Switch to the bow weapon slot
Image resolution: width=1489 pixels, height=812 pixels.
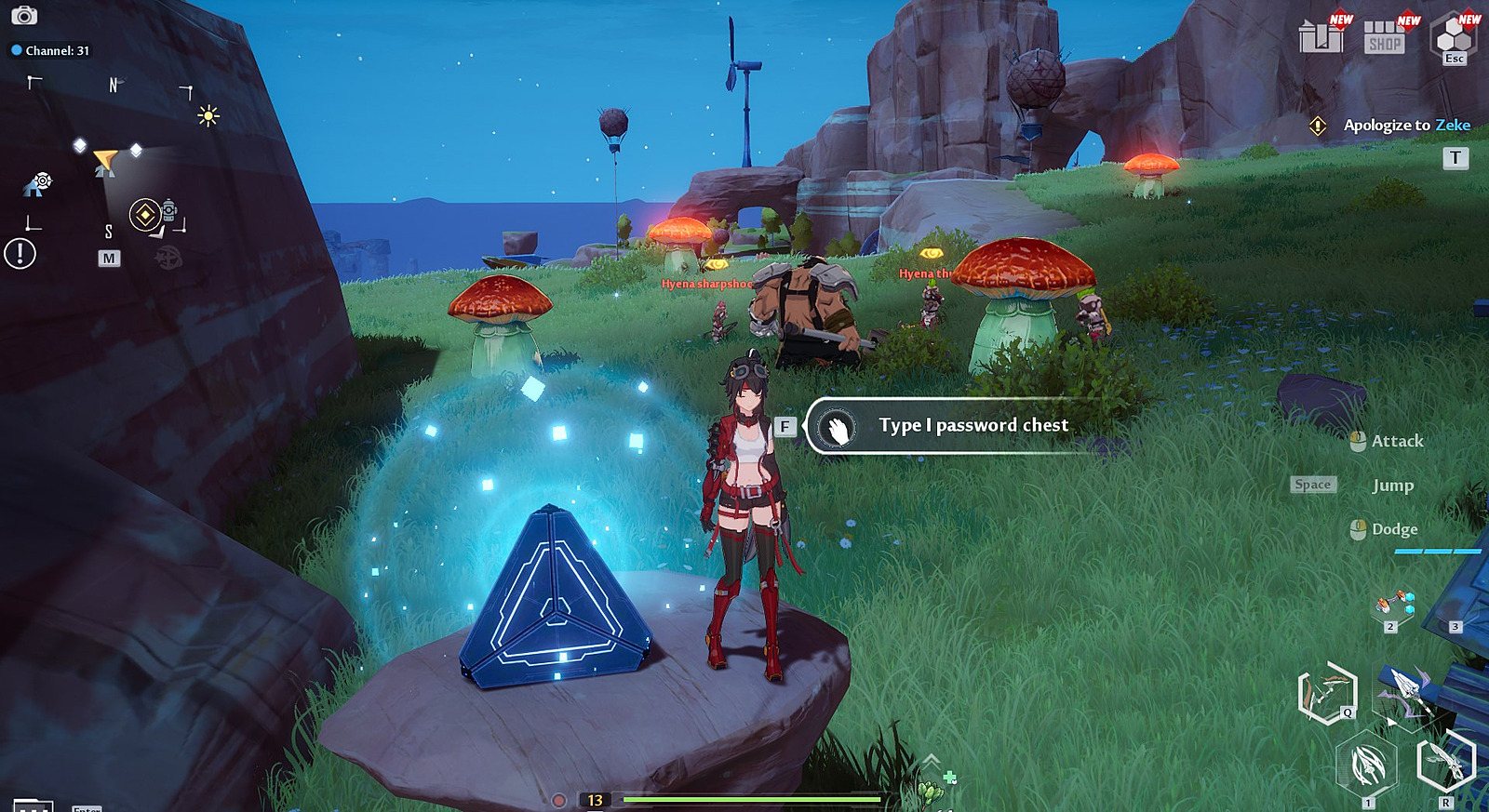pos(1328,693)
